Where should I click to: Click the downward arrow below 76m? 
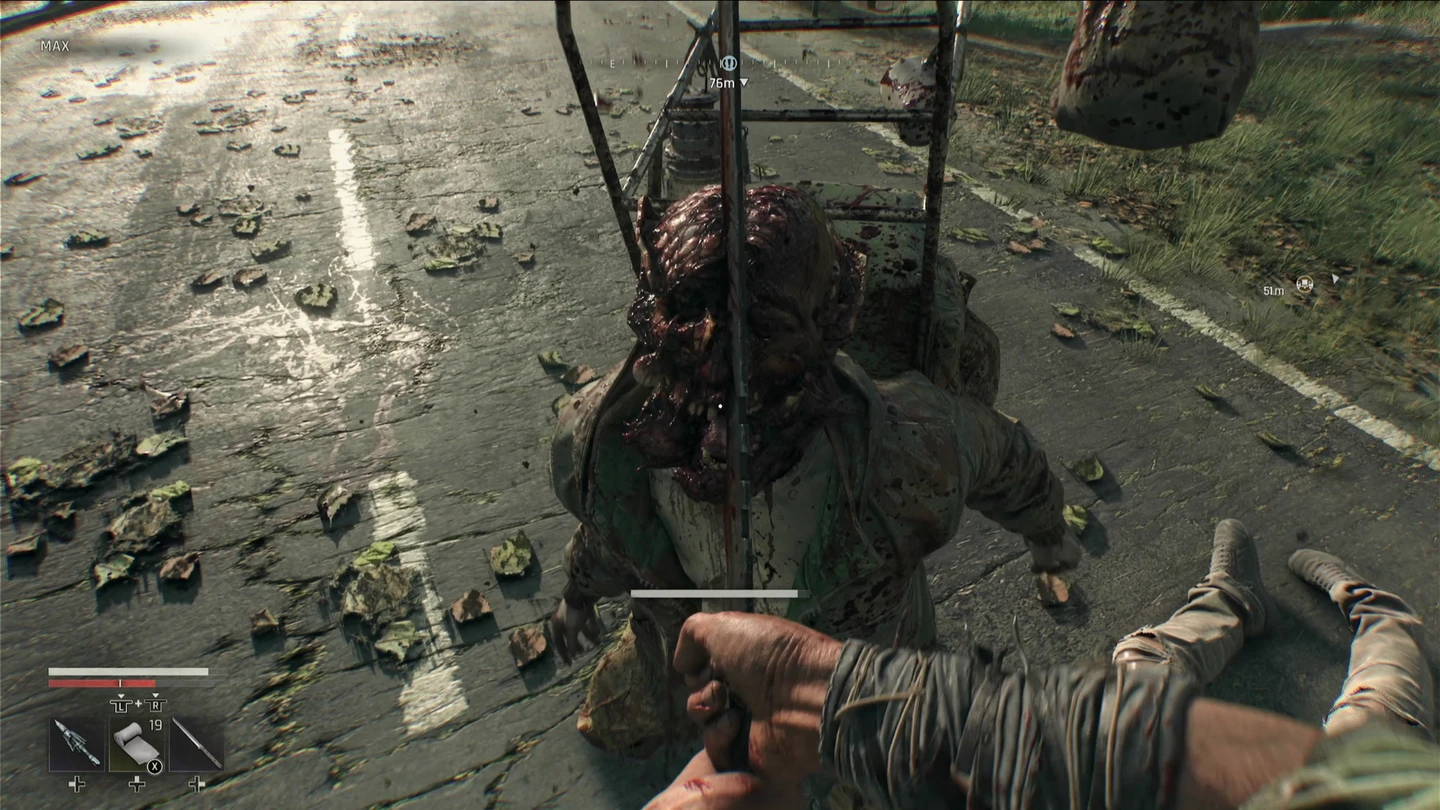coord(744,82)
